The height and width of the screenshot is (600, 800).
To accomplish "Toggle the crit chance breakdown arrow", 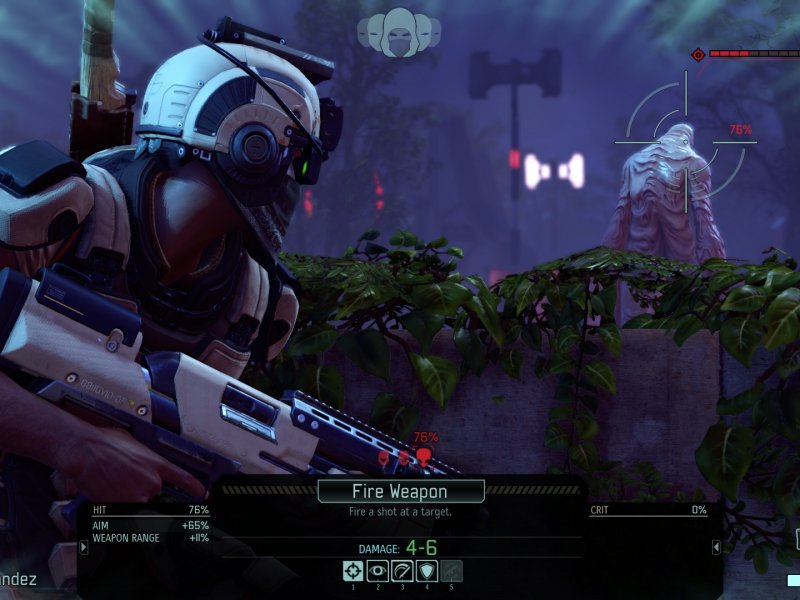I will point(716,547).
